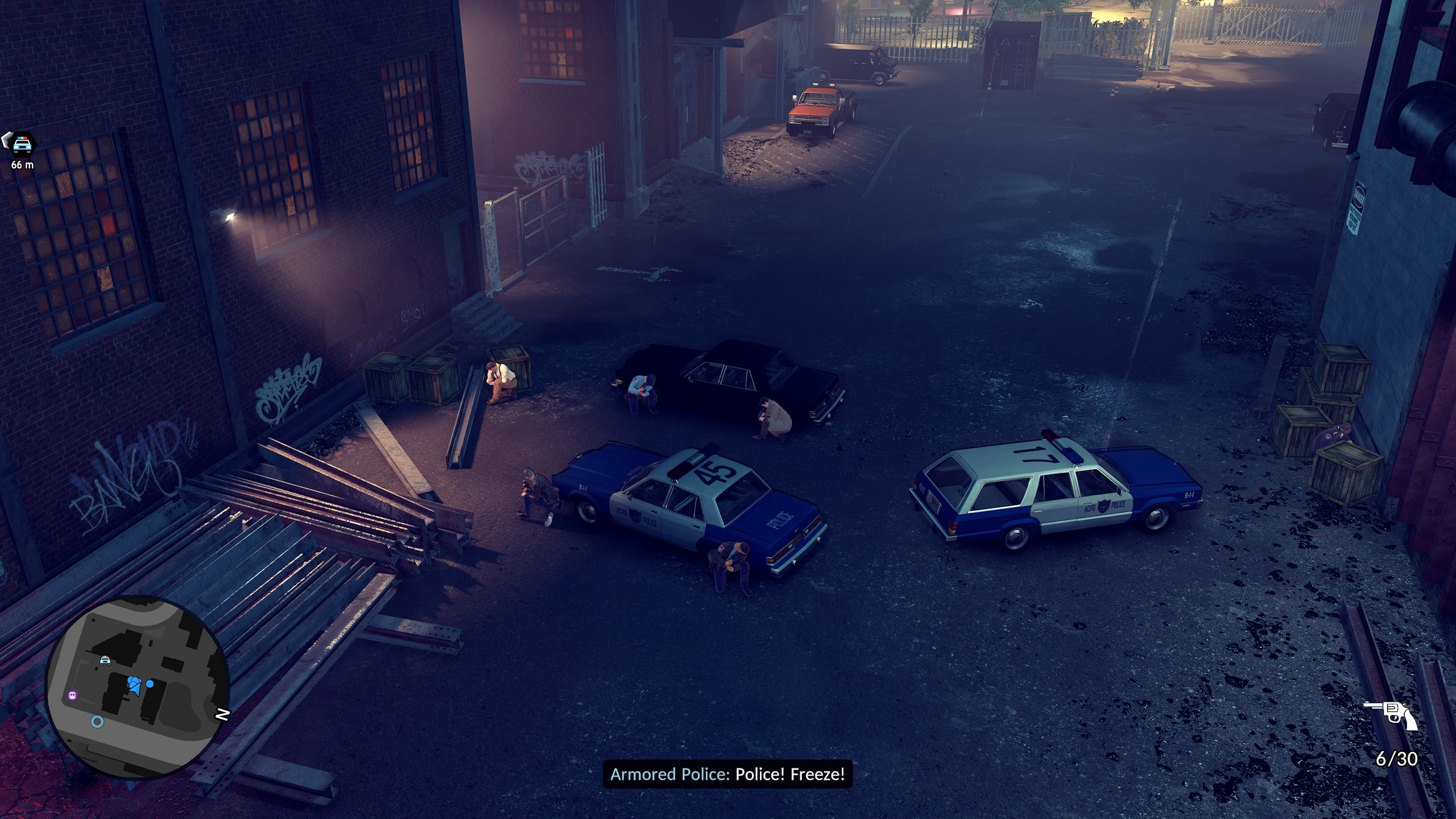Select the police car marker on the minimap
The width and height of the screenshot is (1456, 819).
pos(105,660)
